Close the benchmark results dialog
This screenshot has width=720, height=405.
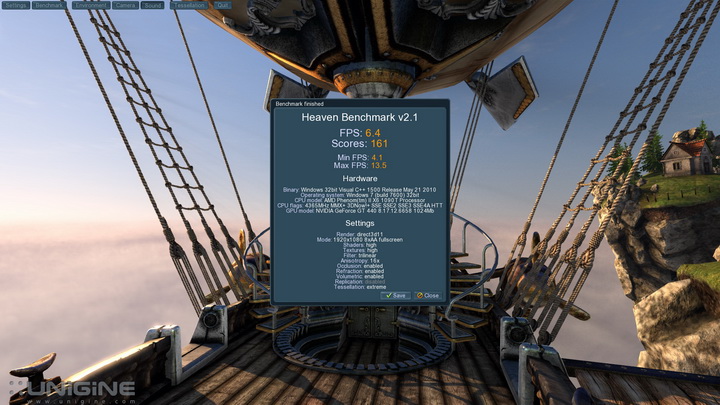(x=427, y=295)
